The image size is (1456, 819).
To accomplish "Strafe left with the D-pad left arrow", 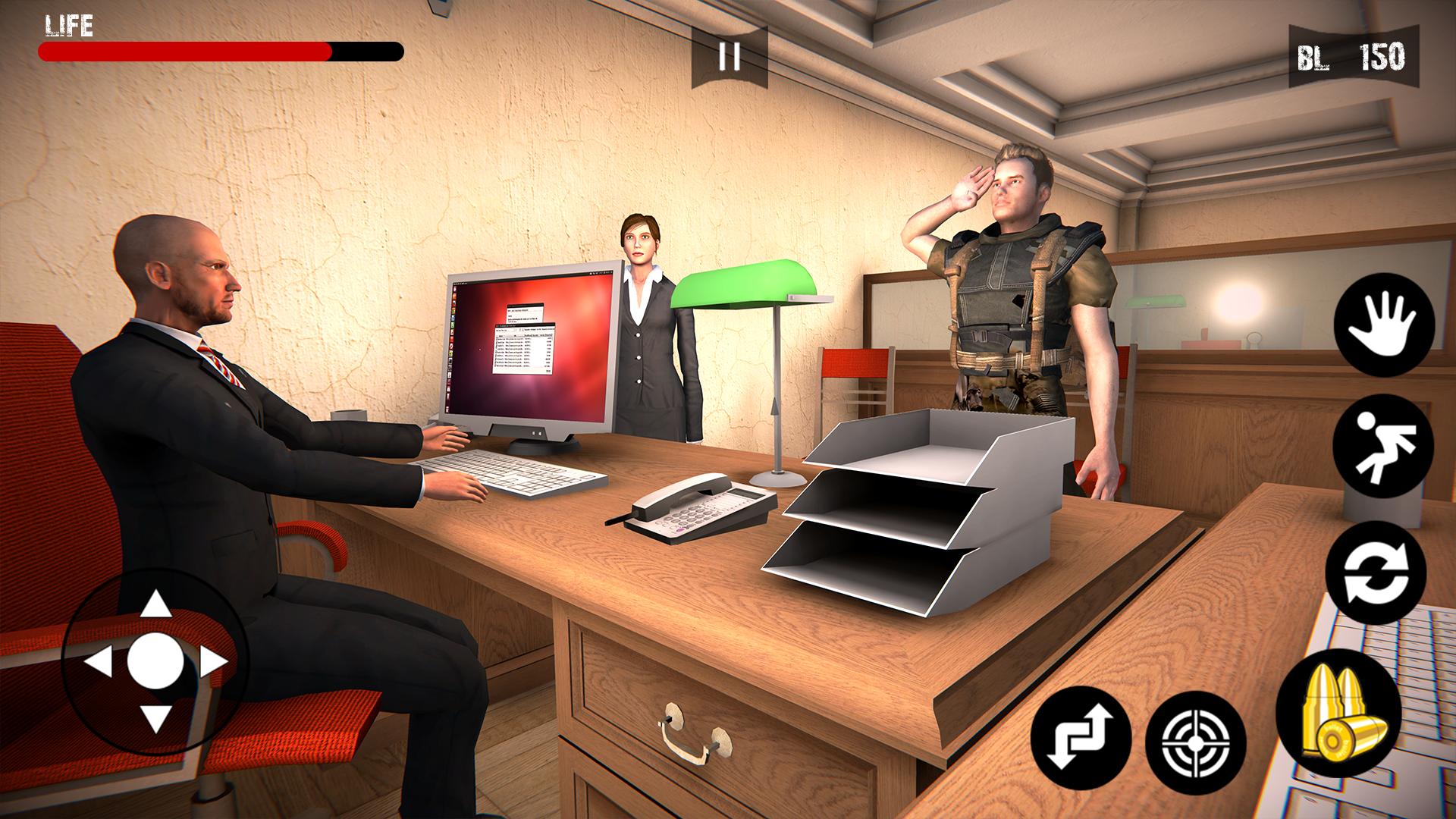I will 99,662.
